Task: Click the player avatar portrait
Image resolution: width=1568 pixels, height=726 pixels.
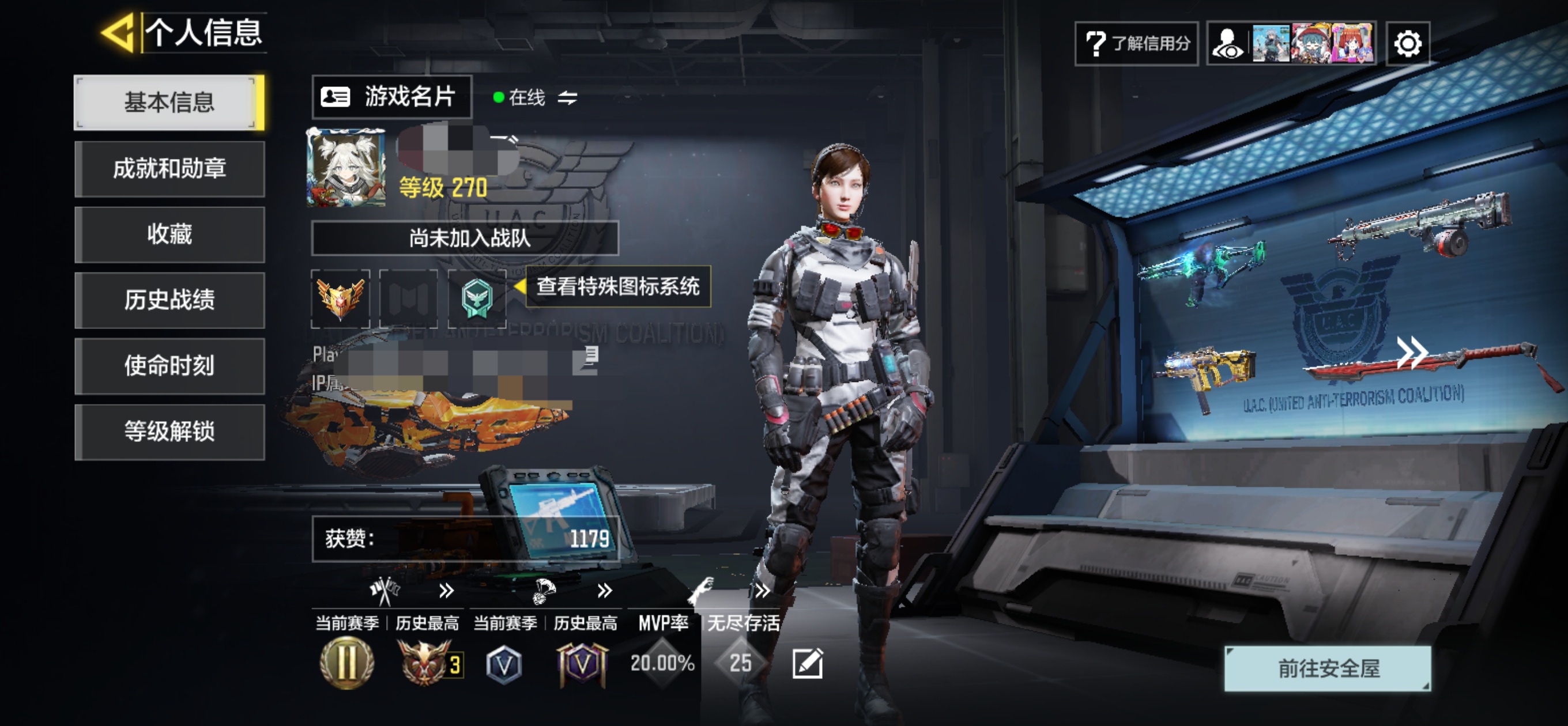Action: [346, 167]
